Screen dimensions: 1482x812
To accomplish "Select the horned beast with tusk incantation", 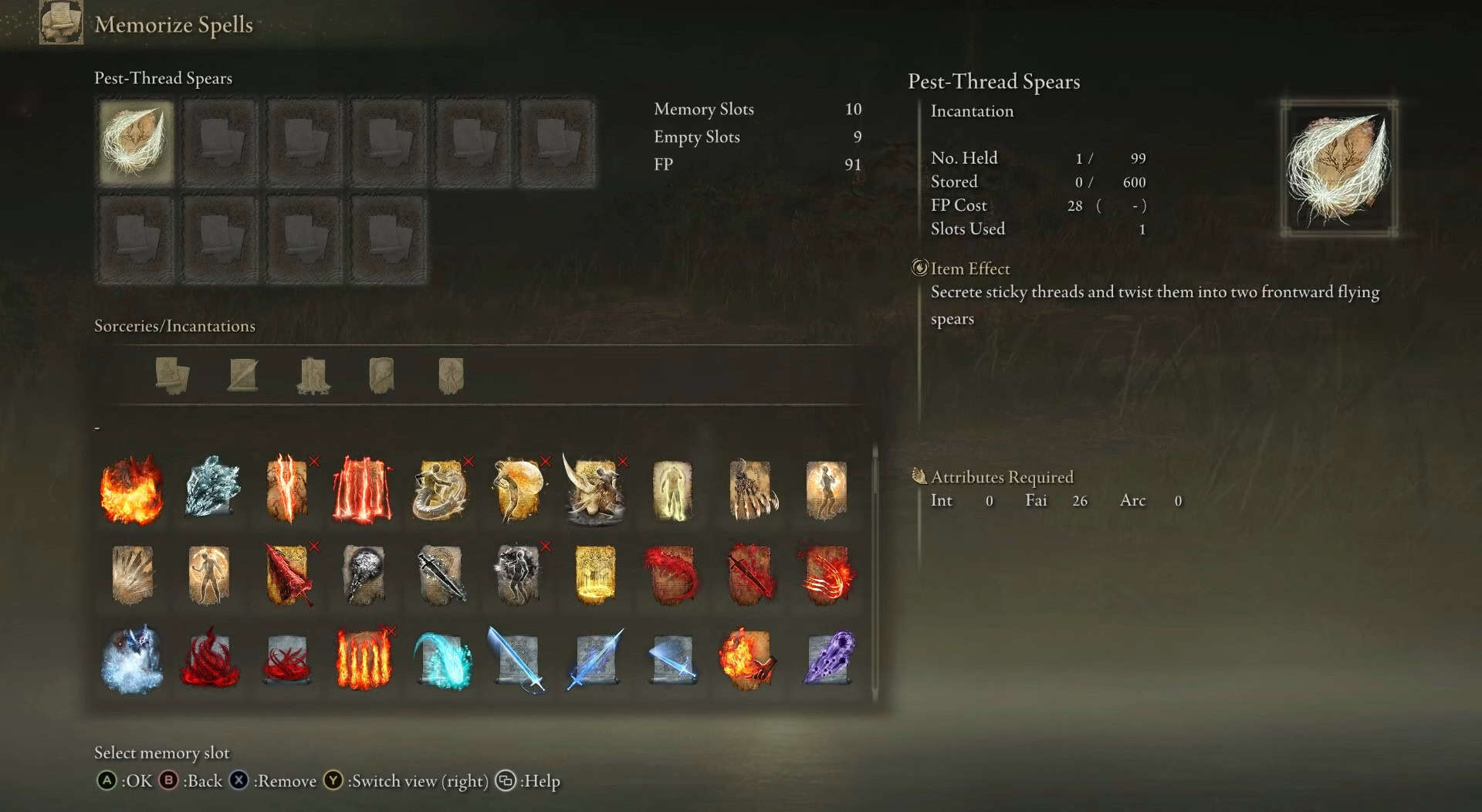I will pos(594,490).
